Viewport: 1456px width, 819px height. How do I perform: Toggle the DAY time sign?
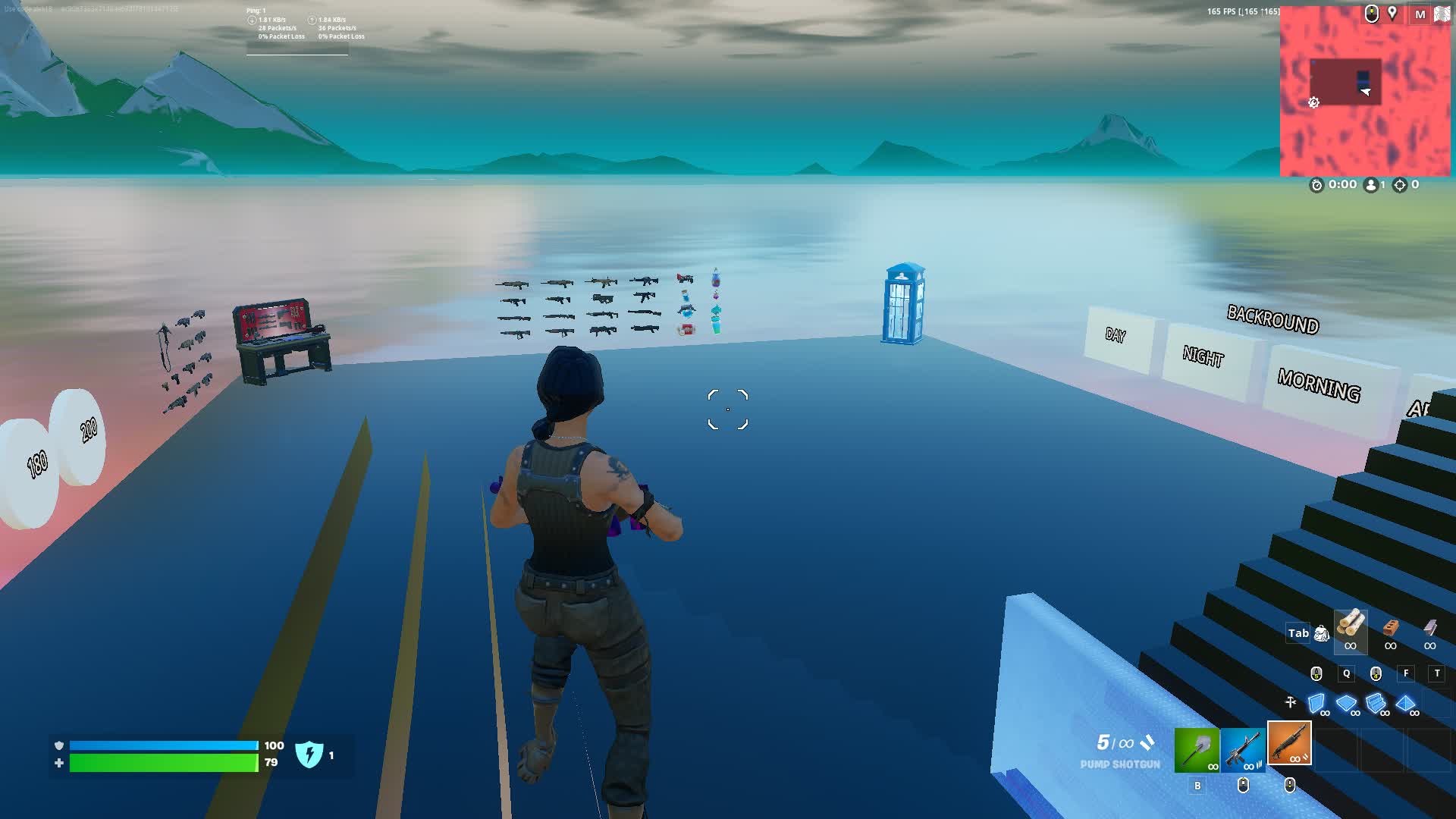[x=1115, y=336]
